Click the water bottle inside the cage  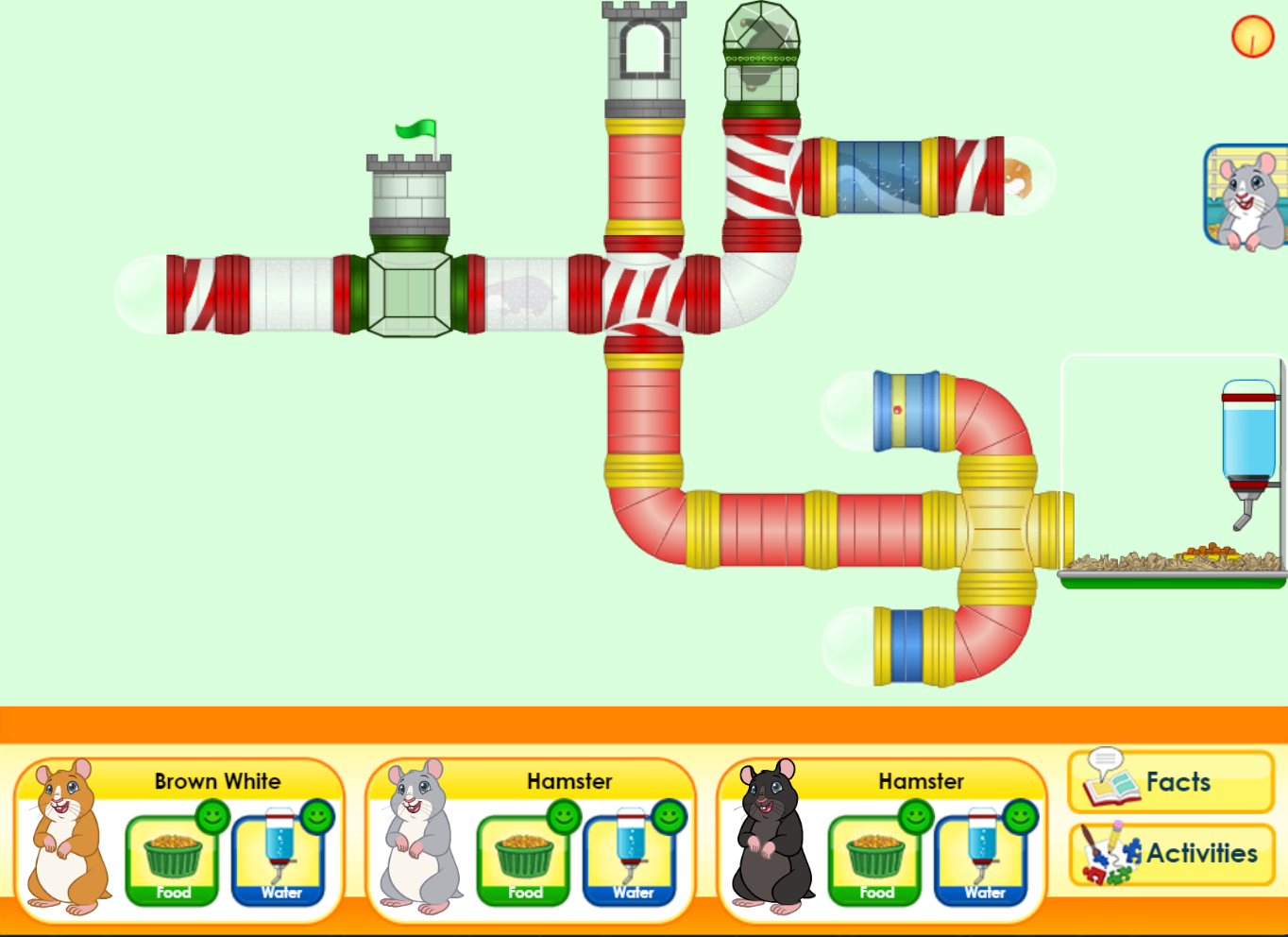click(x=1248, y=434)
